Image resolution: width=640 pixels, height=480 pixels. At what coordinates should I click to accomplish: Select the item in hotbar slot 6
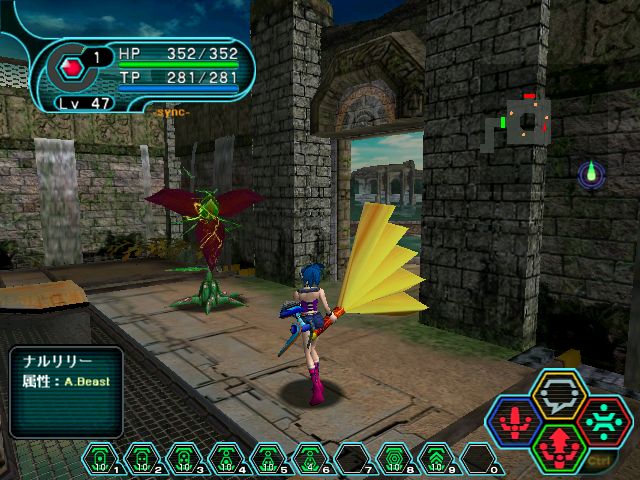310,459
